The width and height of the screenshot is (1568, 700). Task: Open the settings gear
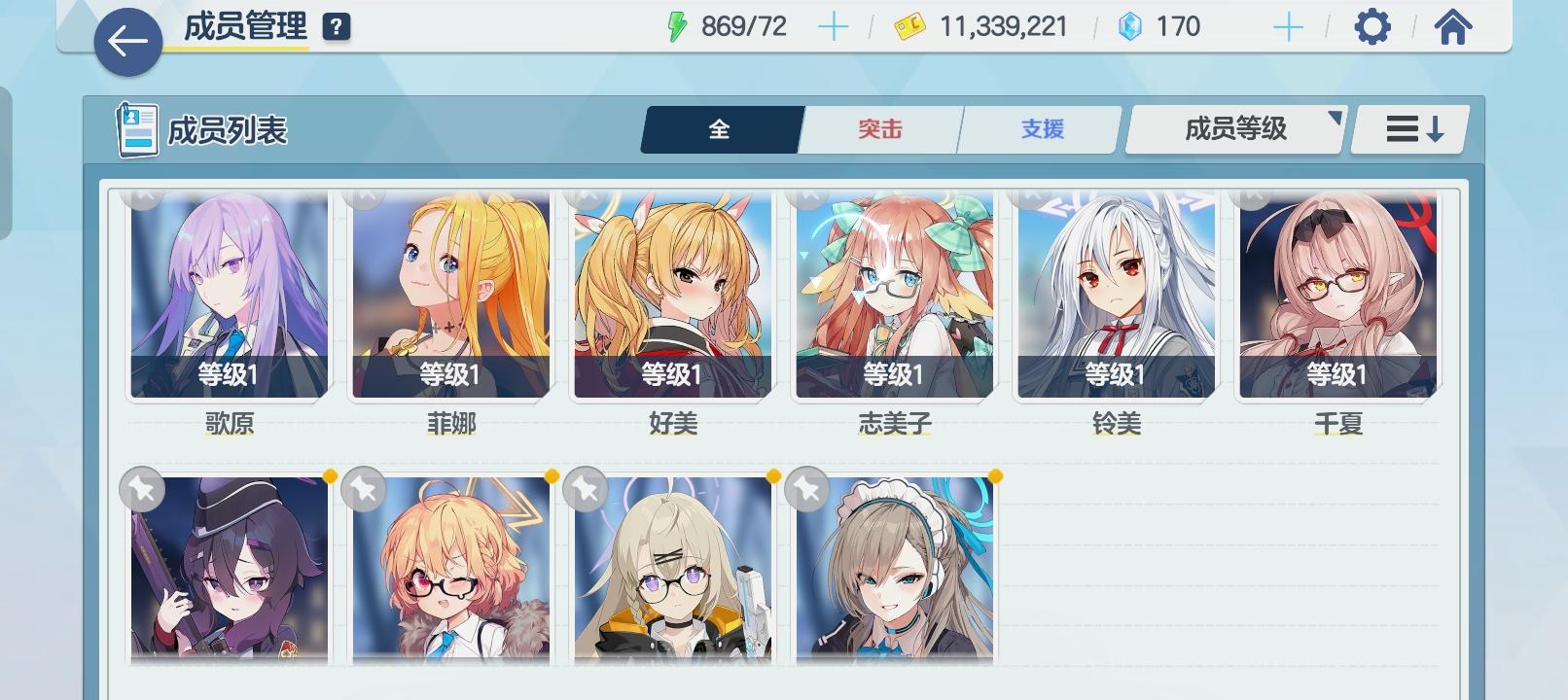[x=1373, y=26]
